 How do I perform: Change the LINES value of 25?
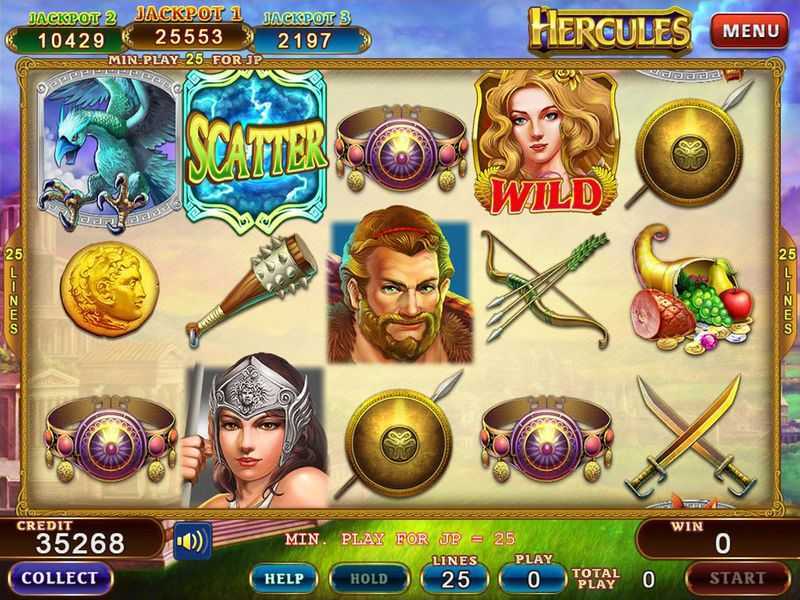pyautogui.click(x=454, y=577)
